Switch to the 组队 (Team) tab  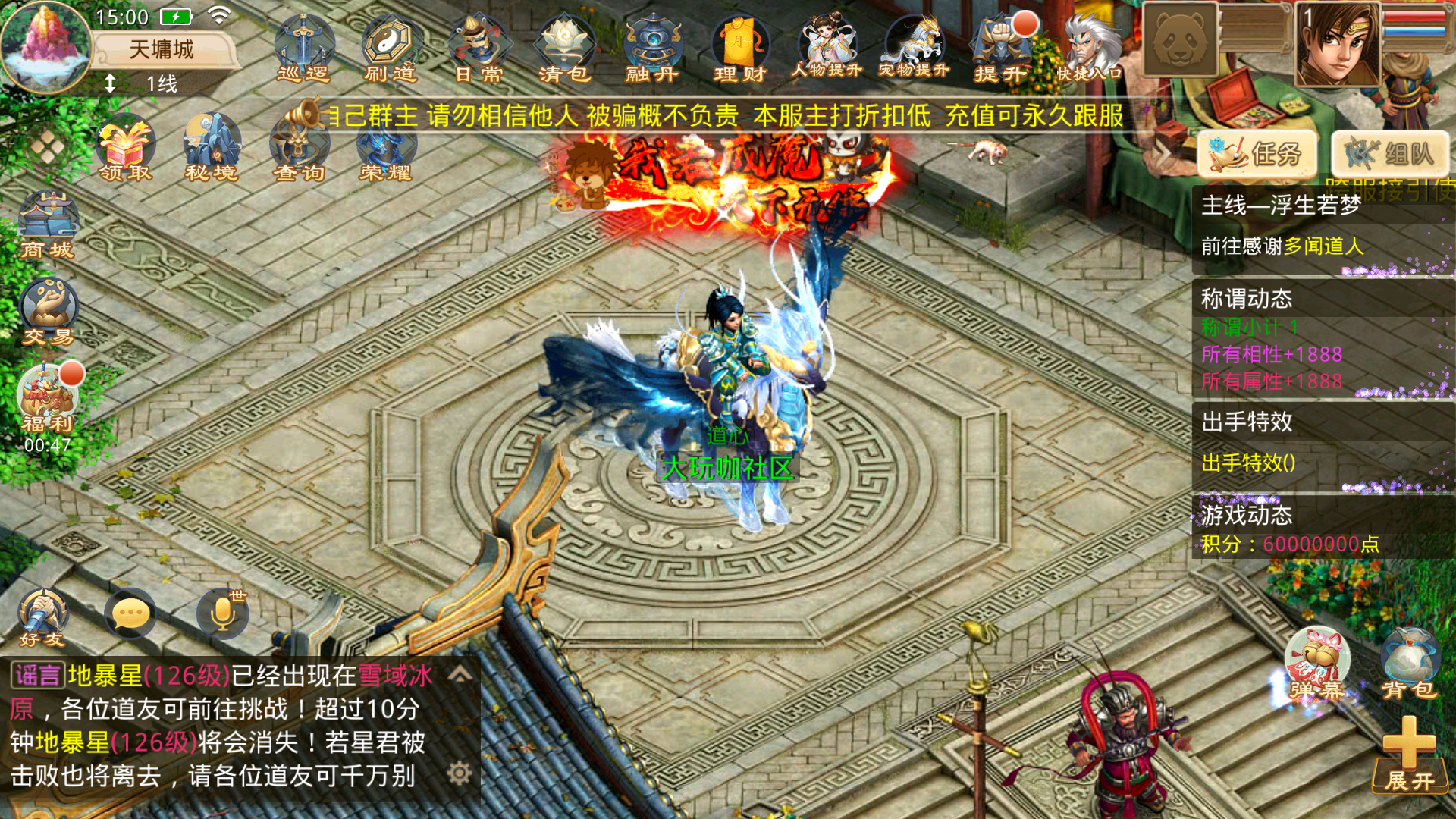coord(1389,152)
